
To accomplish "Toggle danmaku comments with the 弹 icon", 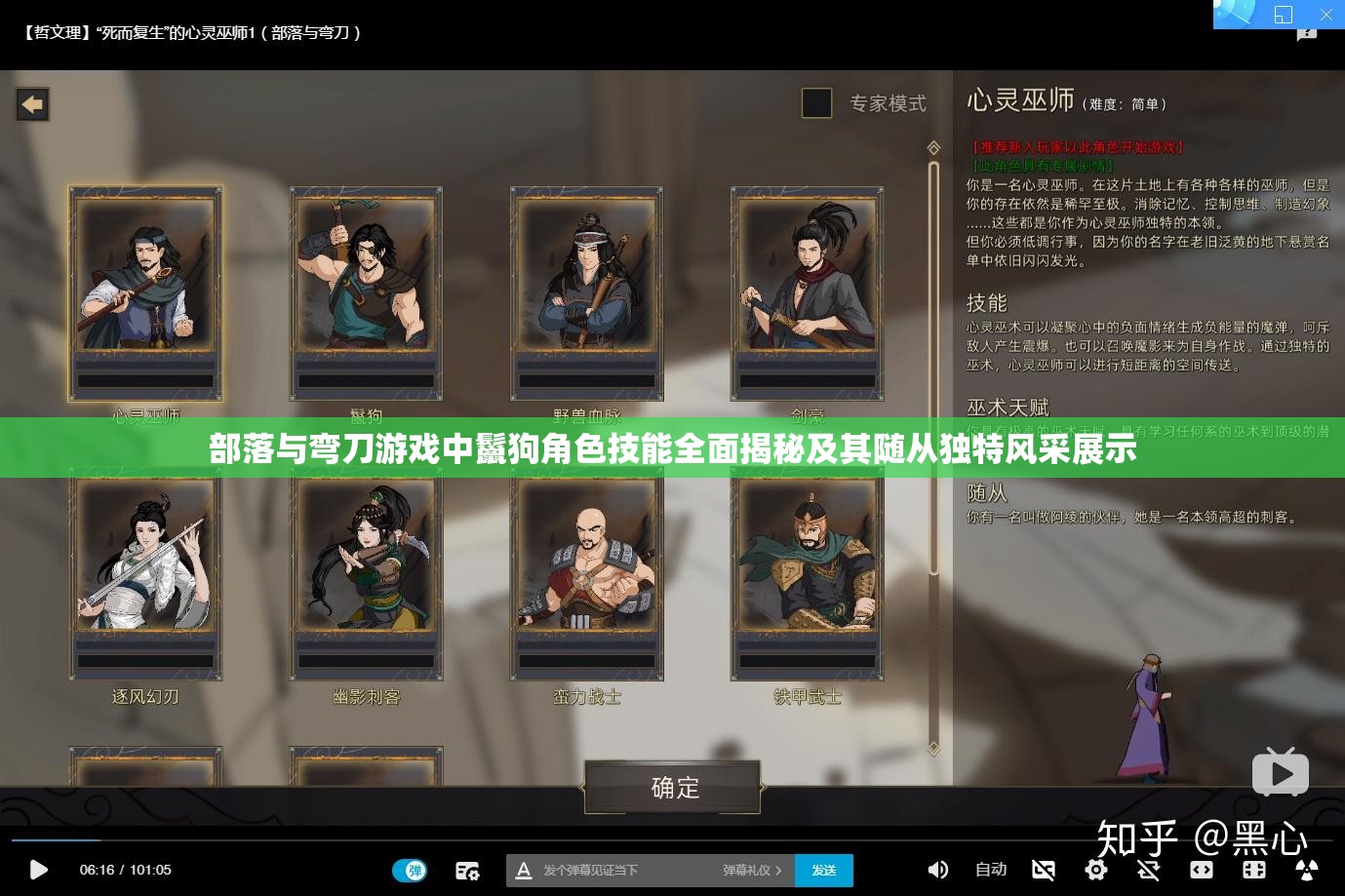I will [411, 870].
